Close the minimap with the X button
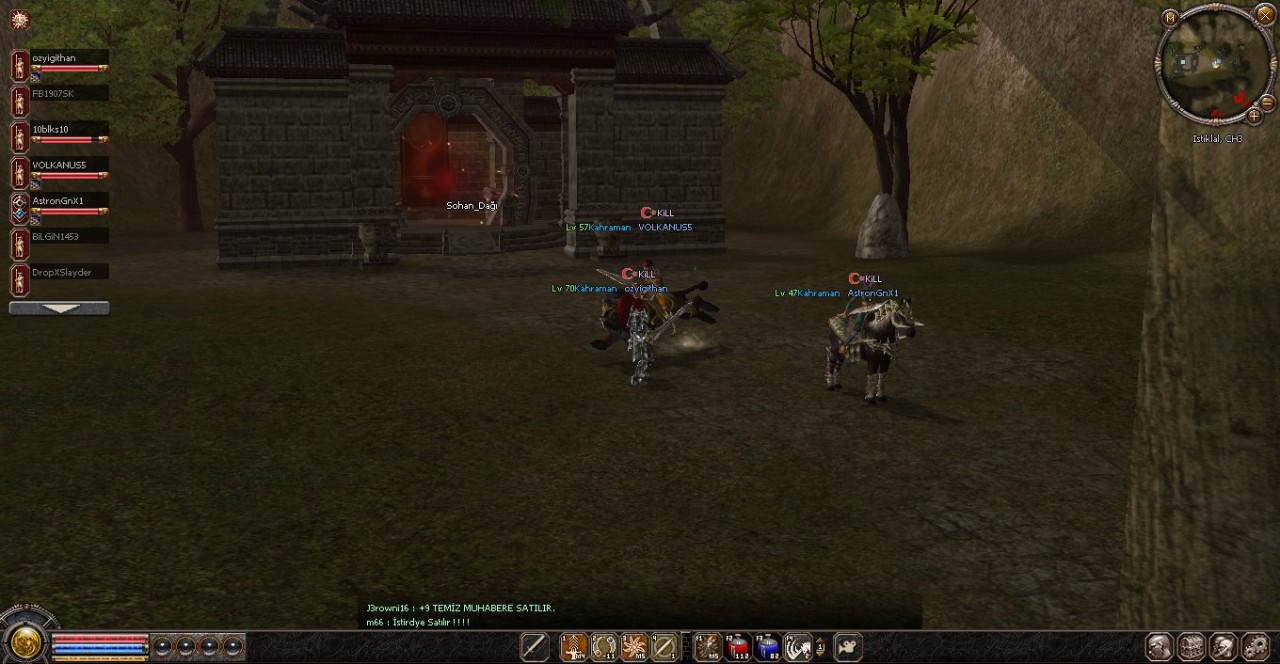Viewport: 1280px width, 664px height. click(1264, 14)
